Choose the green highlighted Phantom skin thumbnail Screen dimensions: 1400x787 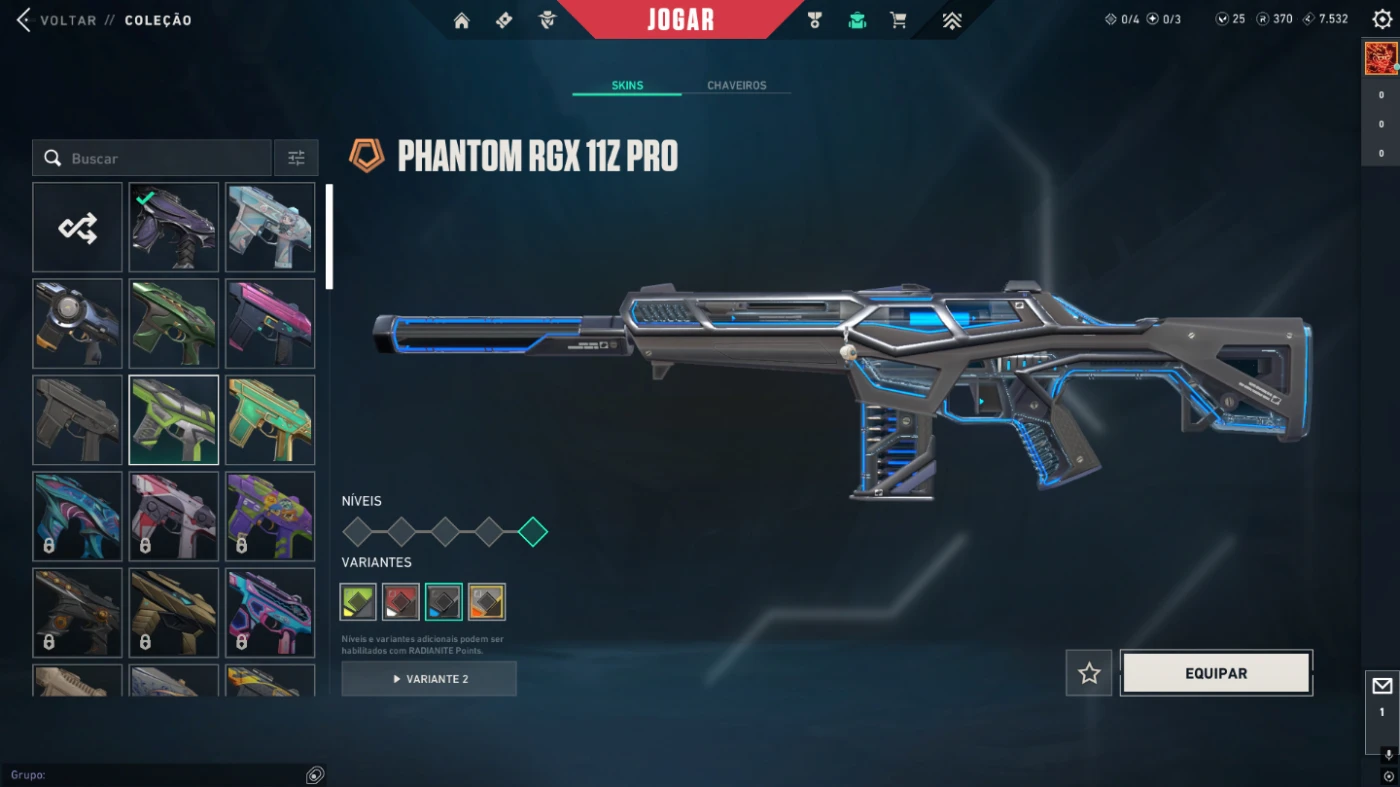pyautogui.click(x=174, y=420)
